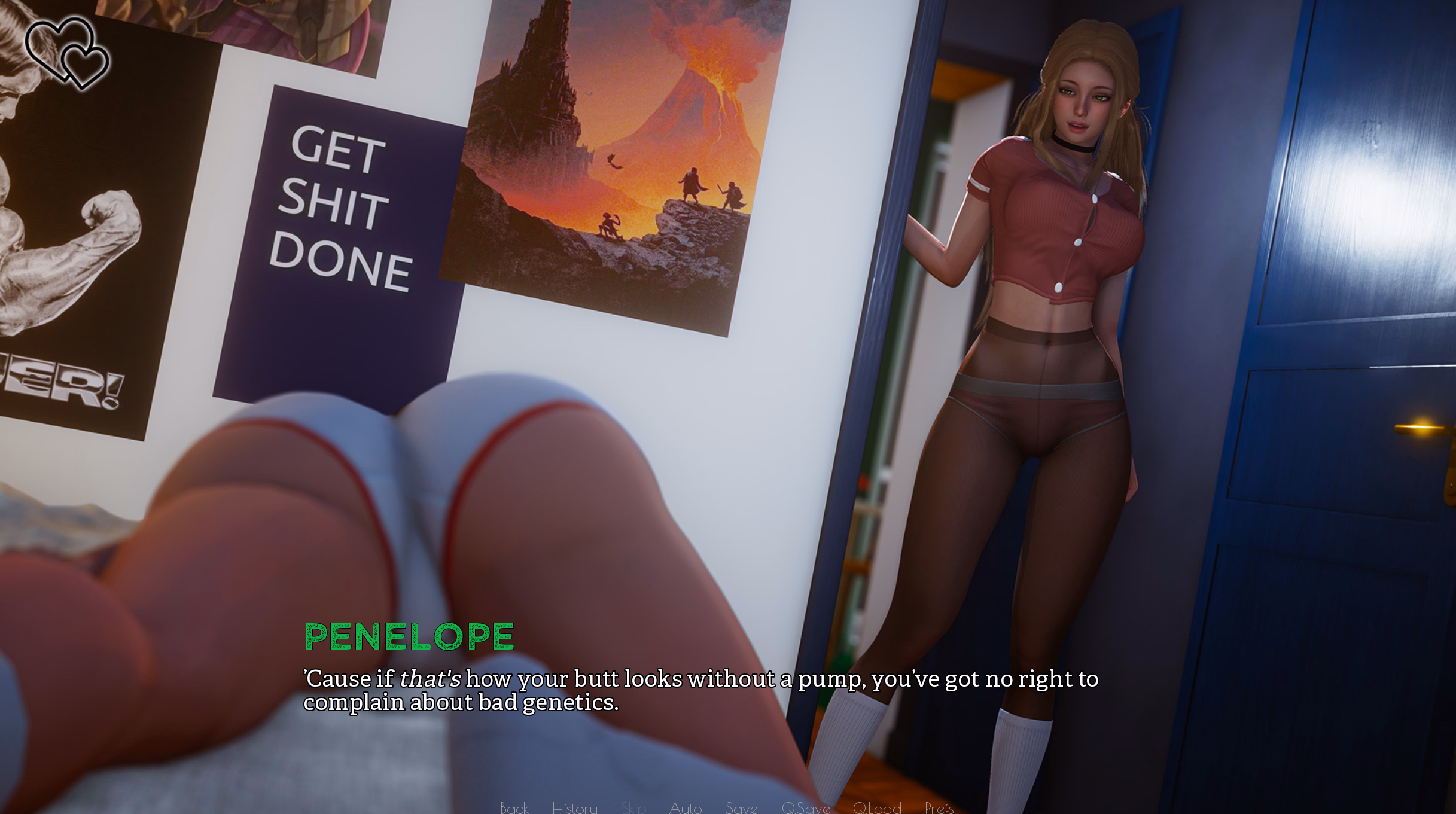This screenshot has width=1456, height=814.
Task: Activate the Skip dialogue button
Action: coord(633,807)
